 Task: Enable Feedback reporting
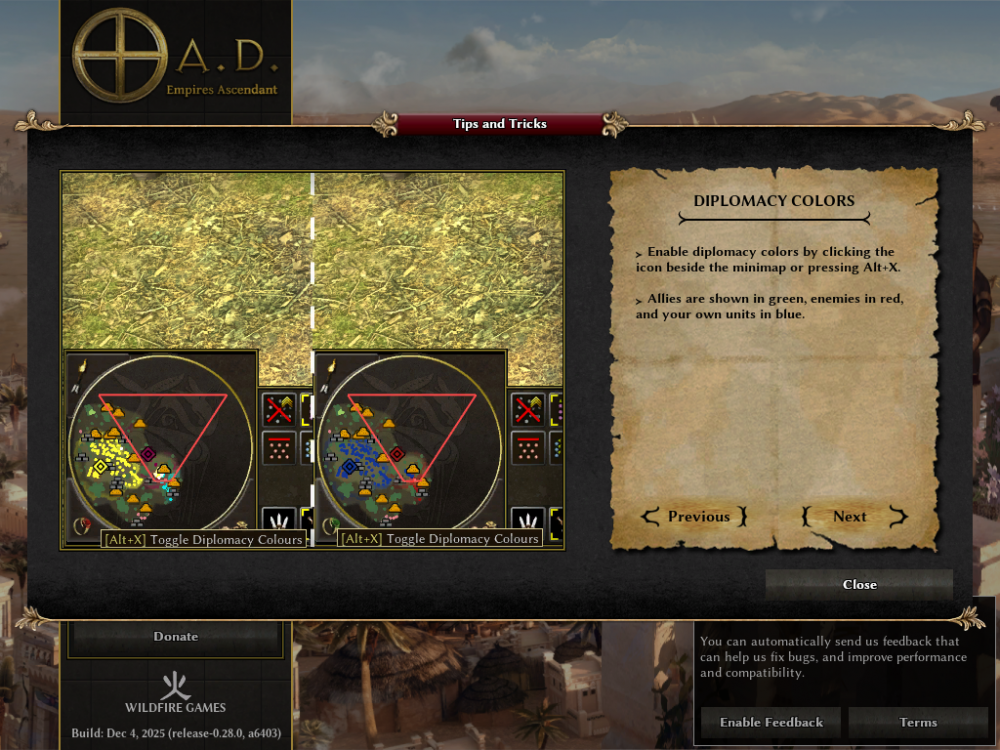(771, 722)
